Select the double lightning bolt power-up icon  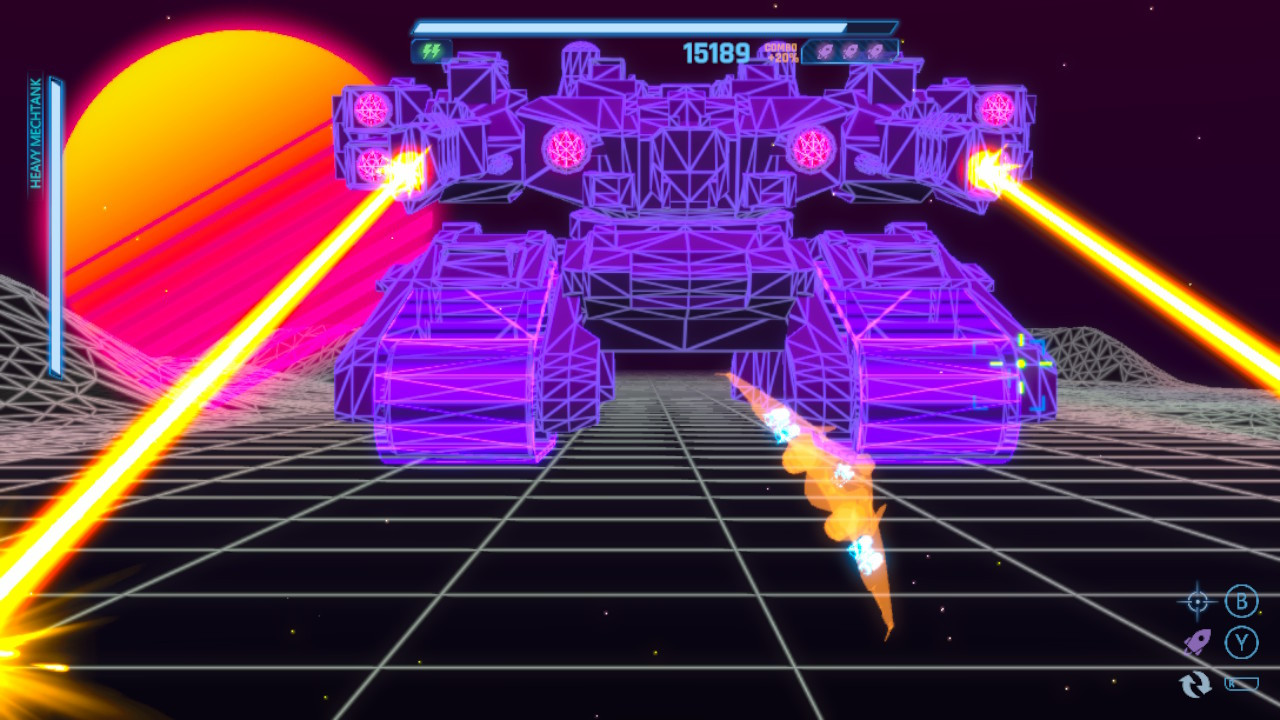(x=430, y=51)
